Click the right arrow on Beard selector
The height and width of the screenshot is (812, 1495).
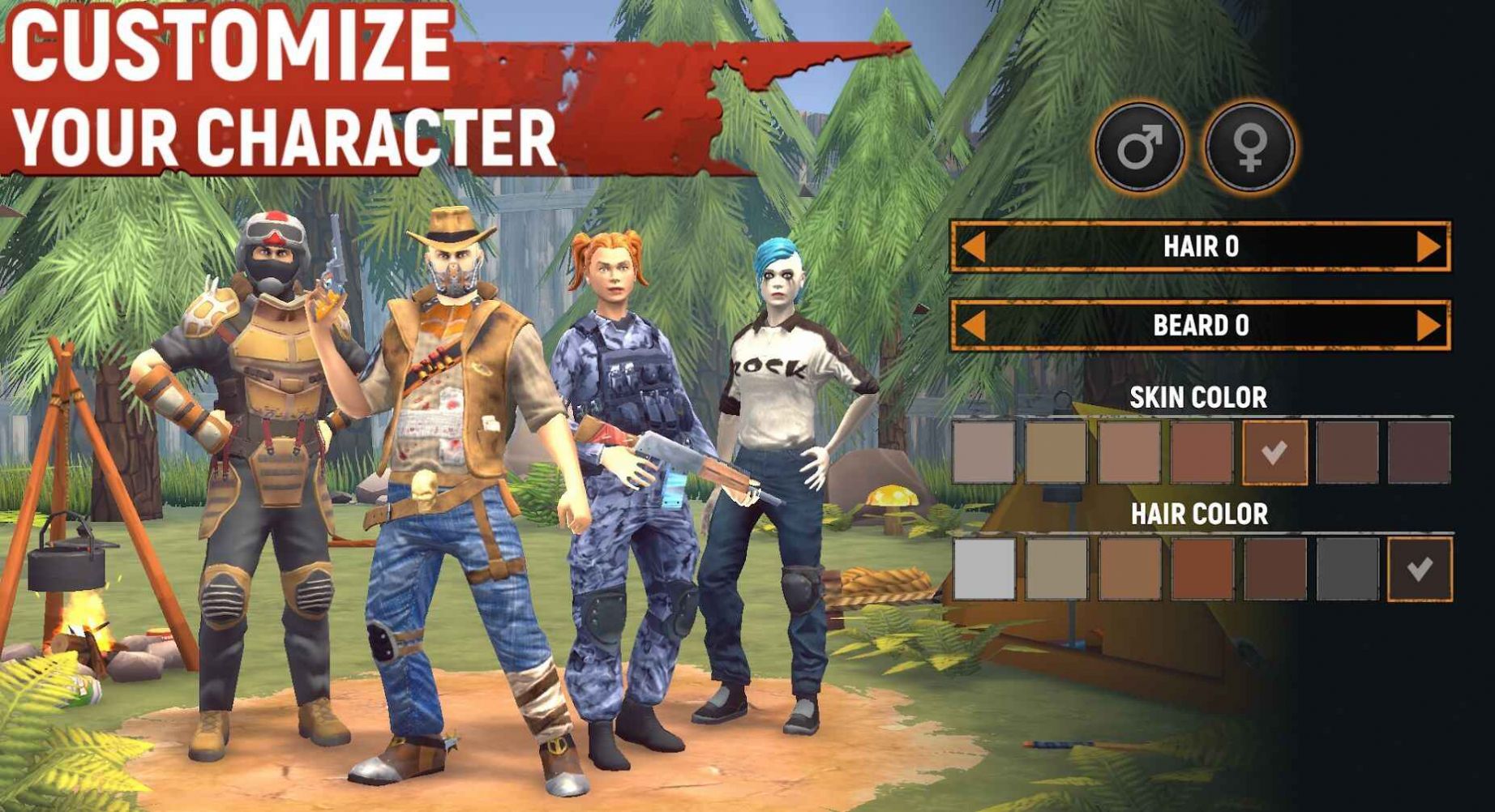1429,326
